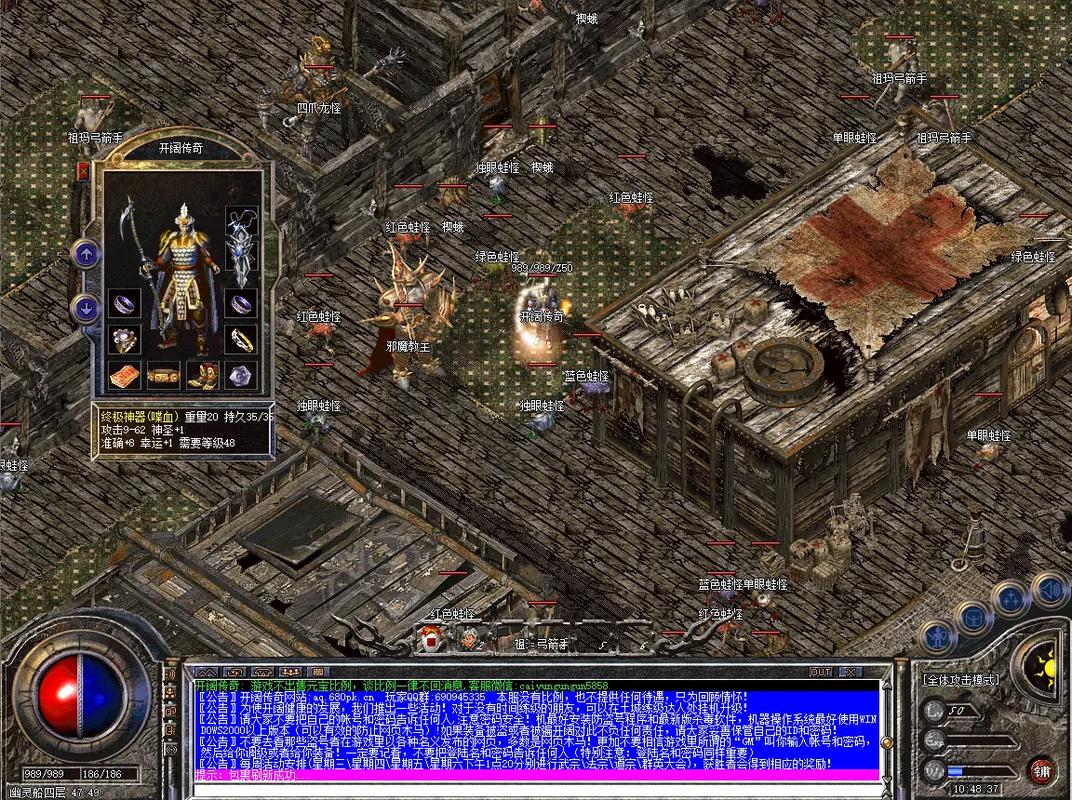Viewport: 1072px width, 800px height.
Task: Click the up arrow on equipment panel
Action: pyautogui.click(x=84, y=254)
